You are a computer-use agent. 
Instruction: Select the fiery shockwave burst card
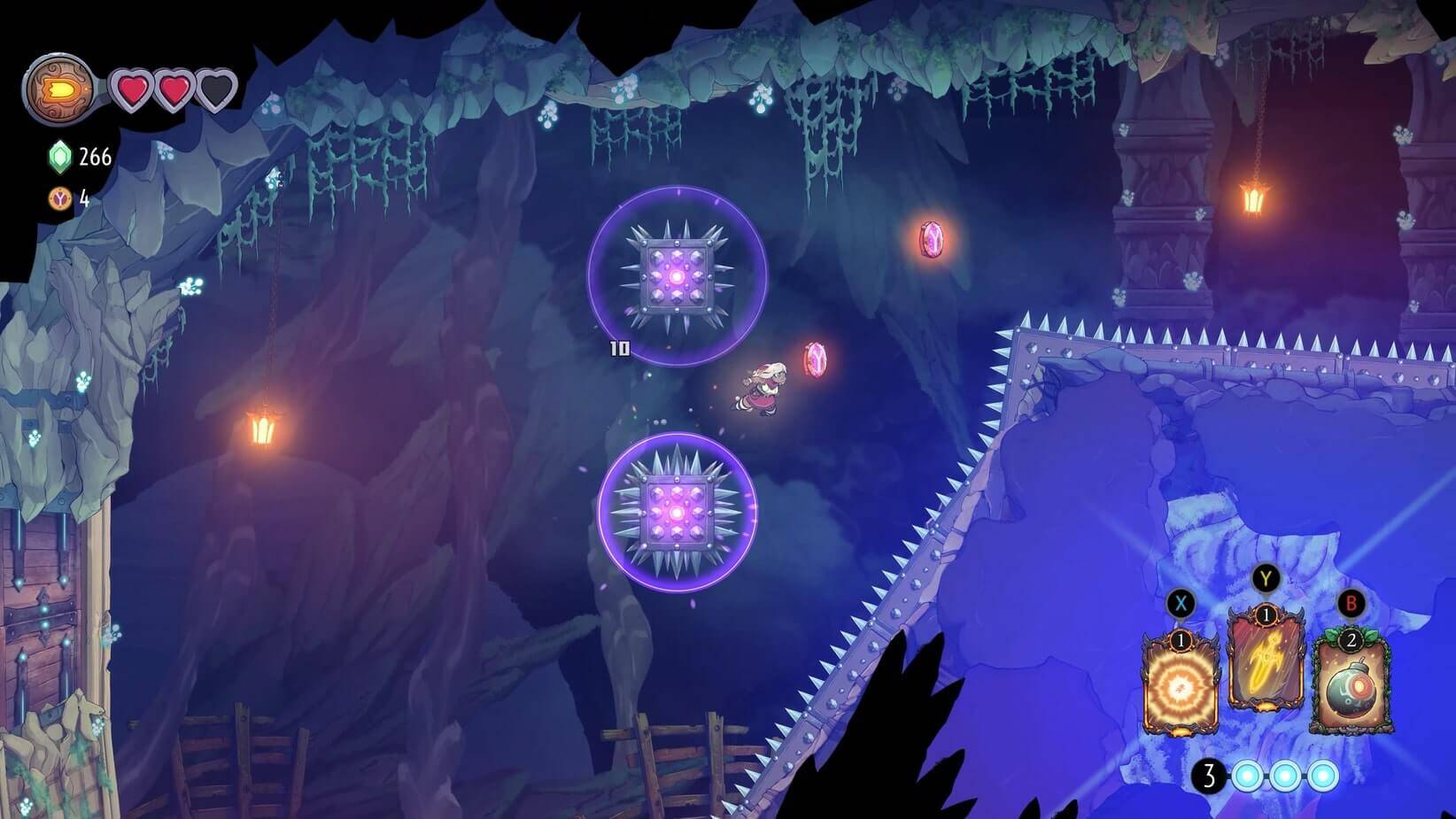point(1181,685)
